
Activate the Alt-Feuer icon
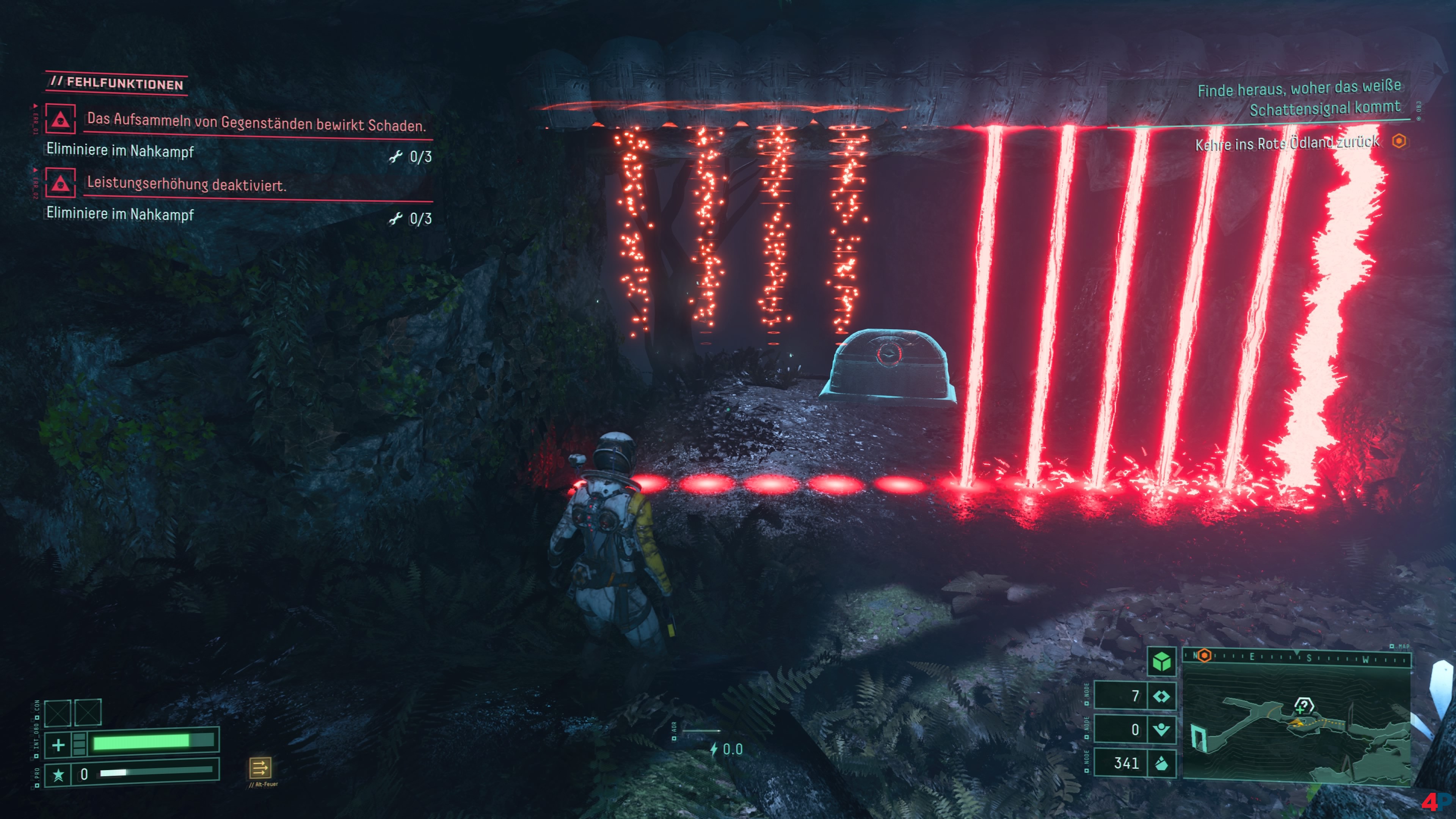pos(260,767)
